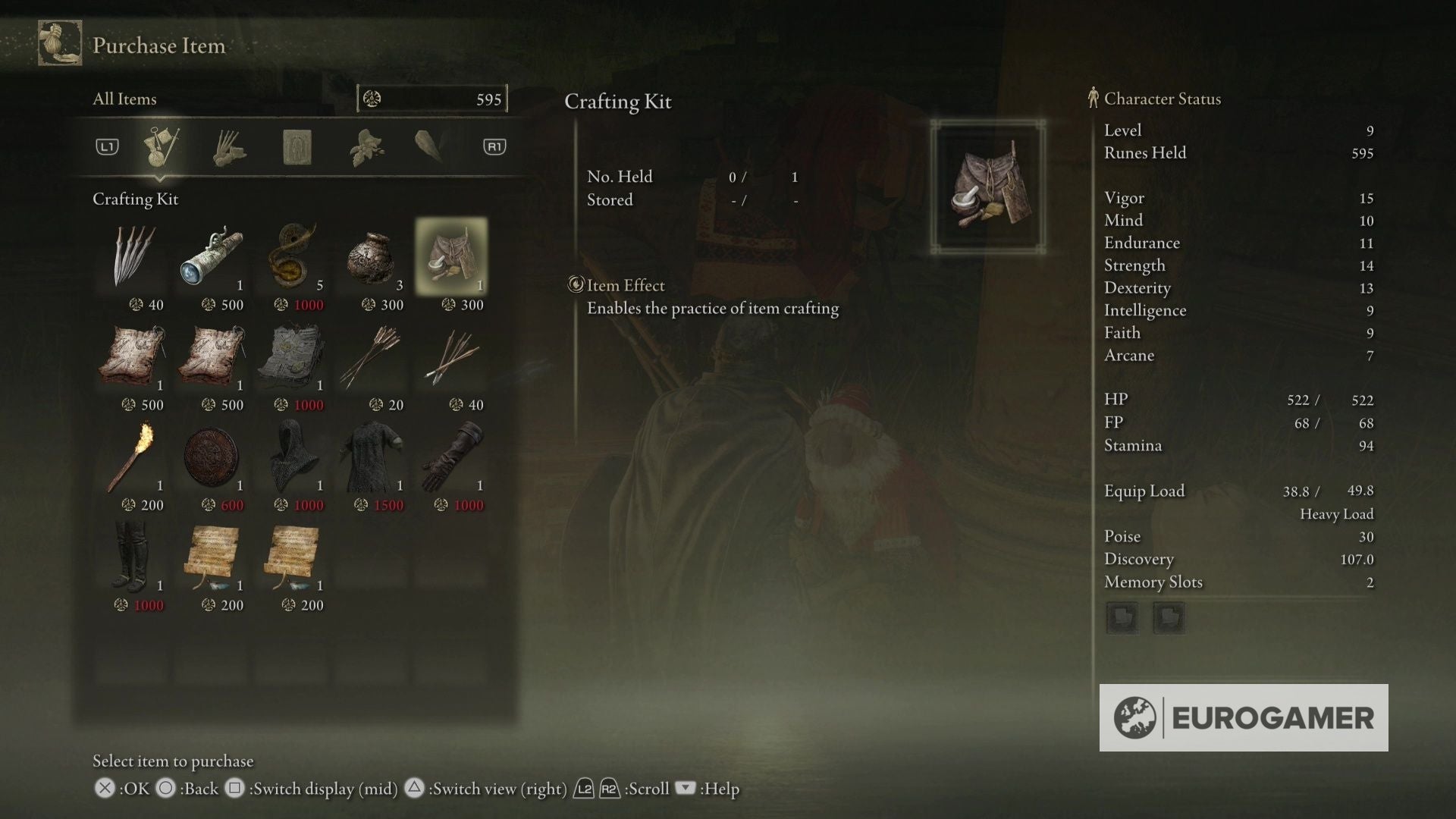Screen dimensions: 1456x819
Task: Open Help from the bottom bar
Action: [685, 789]
